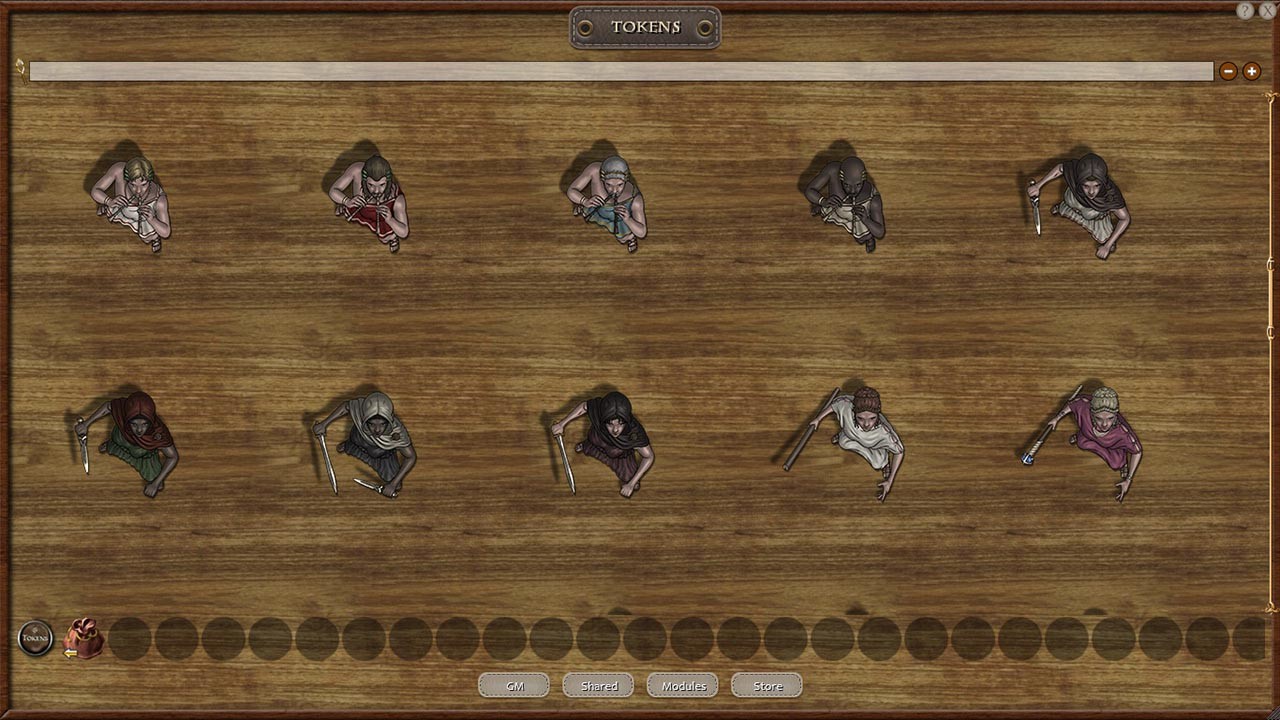Open the Store tab
1280x720 pixels.
(x=766, y=685)
